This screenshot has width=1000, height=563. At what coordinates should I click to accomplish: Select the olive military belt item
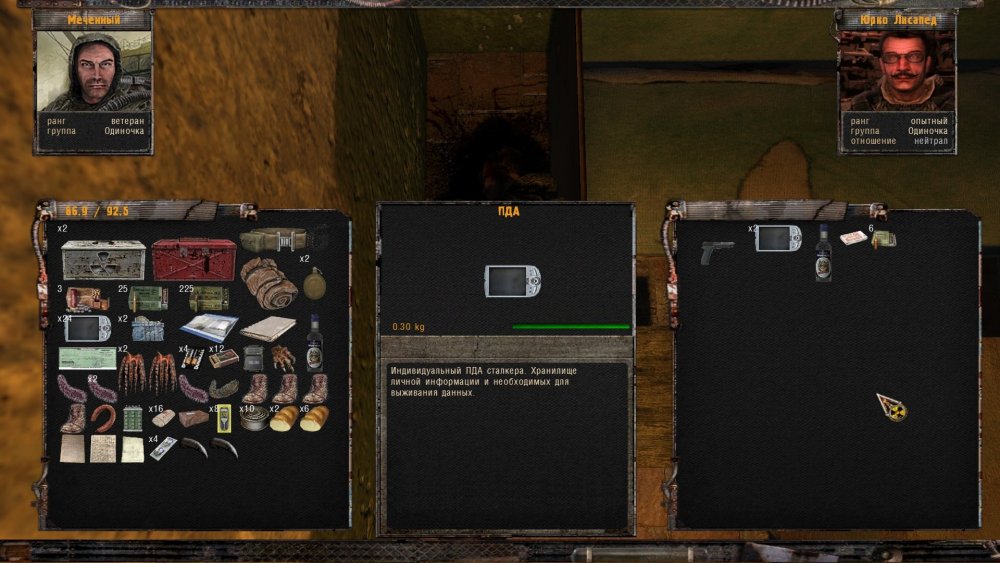tap(273, 240)
